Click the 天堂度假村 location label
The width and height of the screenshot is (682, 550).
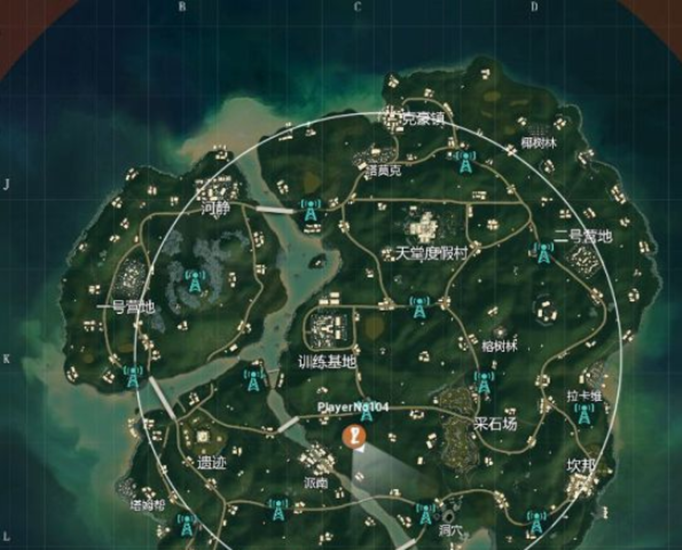click(432, 253)
